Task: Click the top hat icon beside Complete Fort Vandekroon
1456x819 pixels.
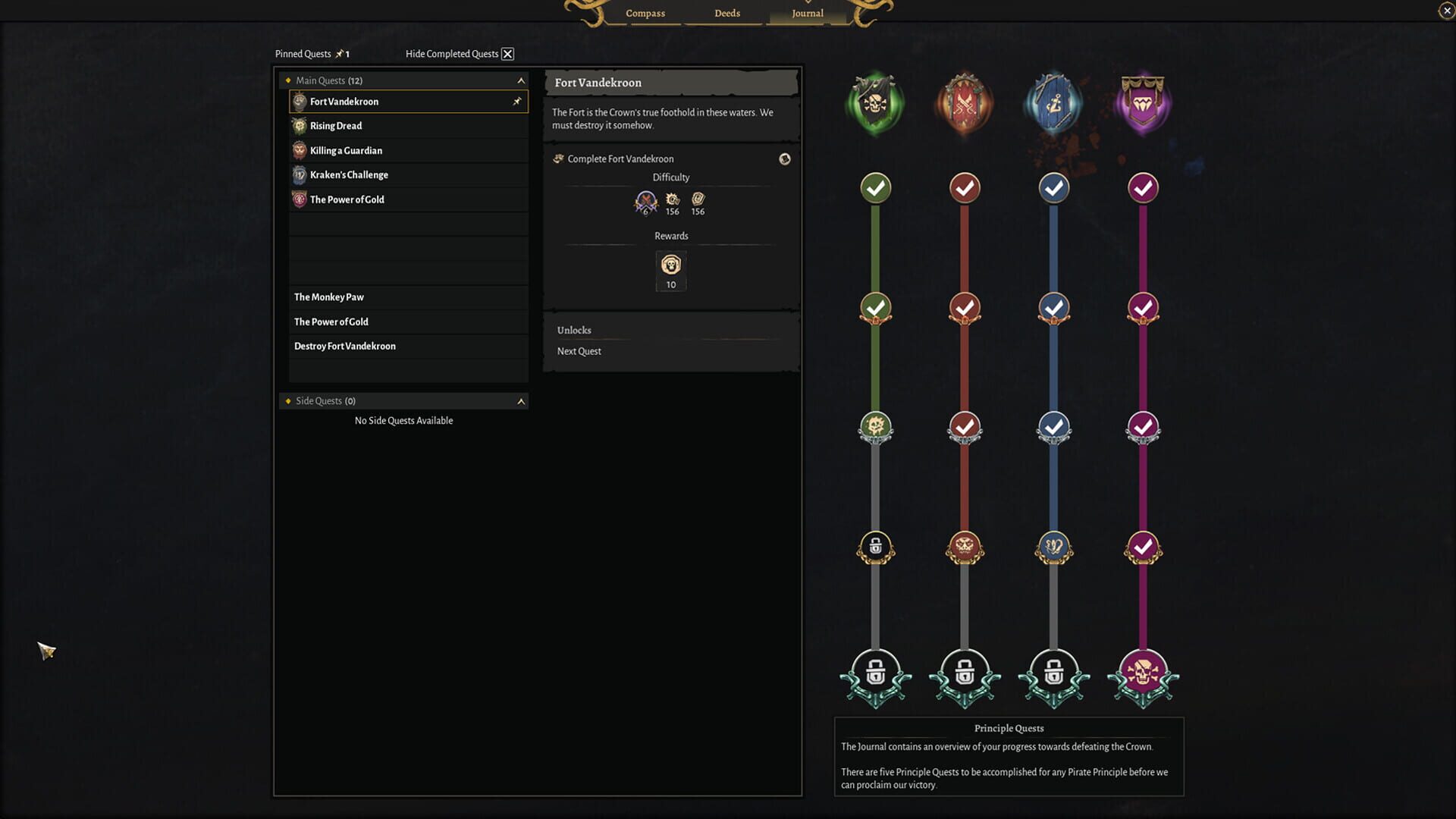Action: [x=785, y=159]
